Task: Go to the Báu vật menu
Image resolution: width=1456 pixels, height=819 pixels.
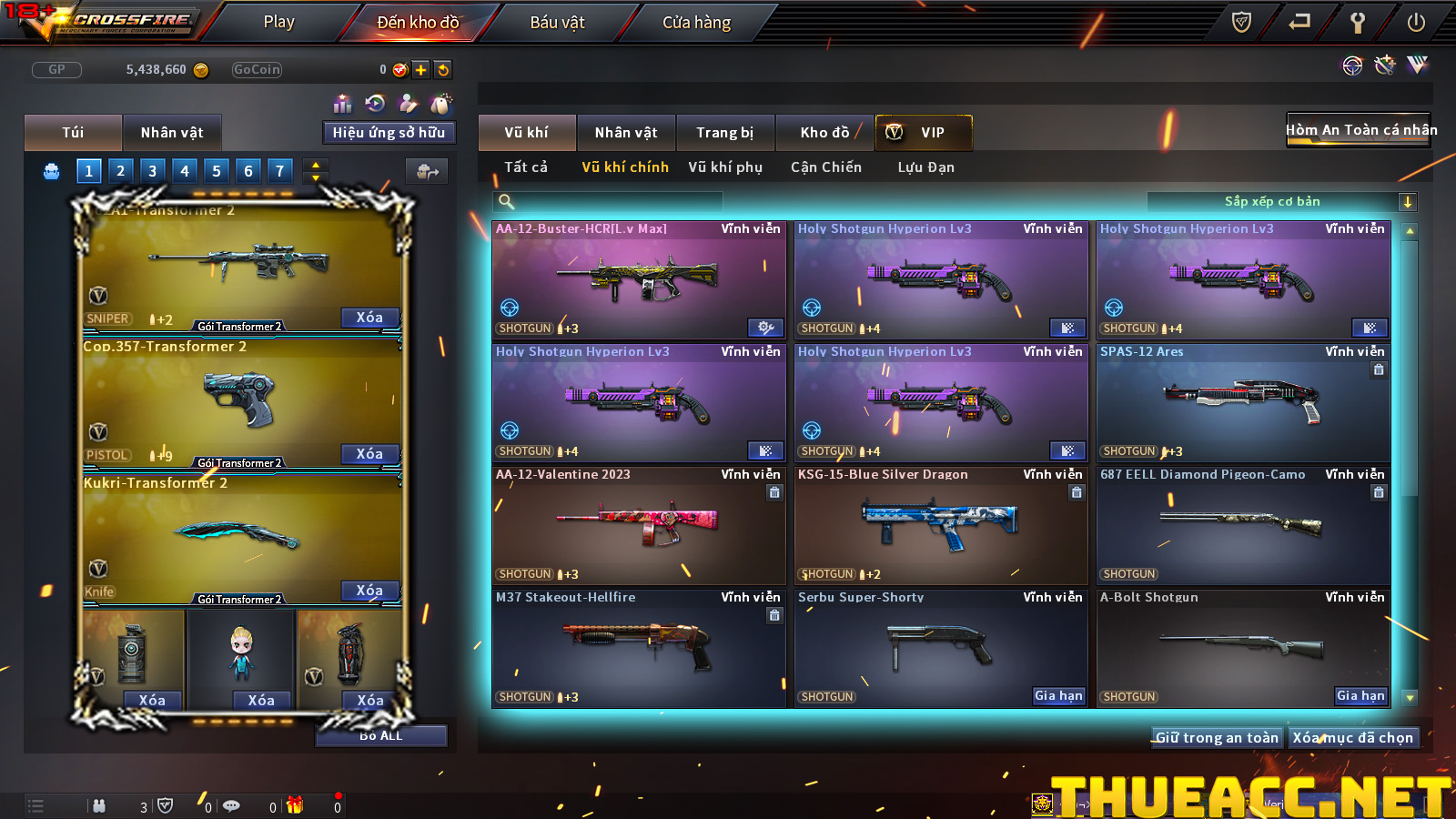Action: click(557, 22)
